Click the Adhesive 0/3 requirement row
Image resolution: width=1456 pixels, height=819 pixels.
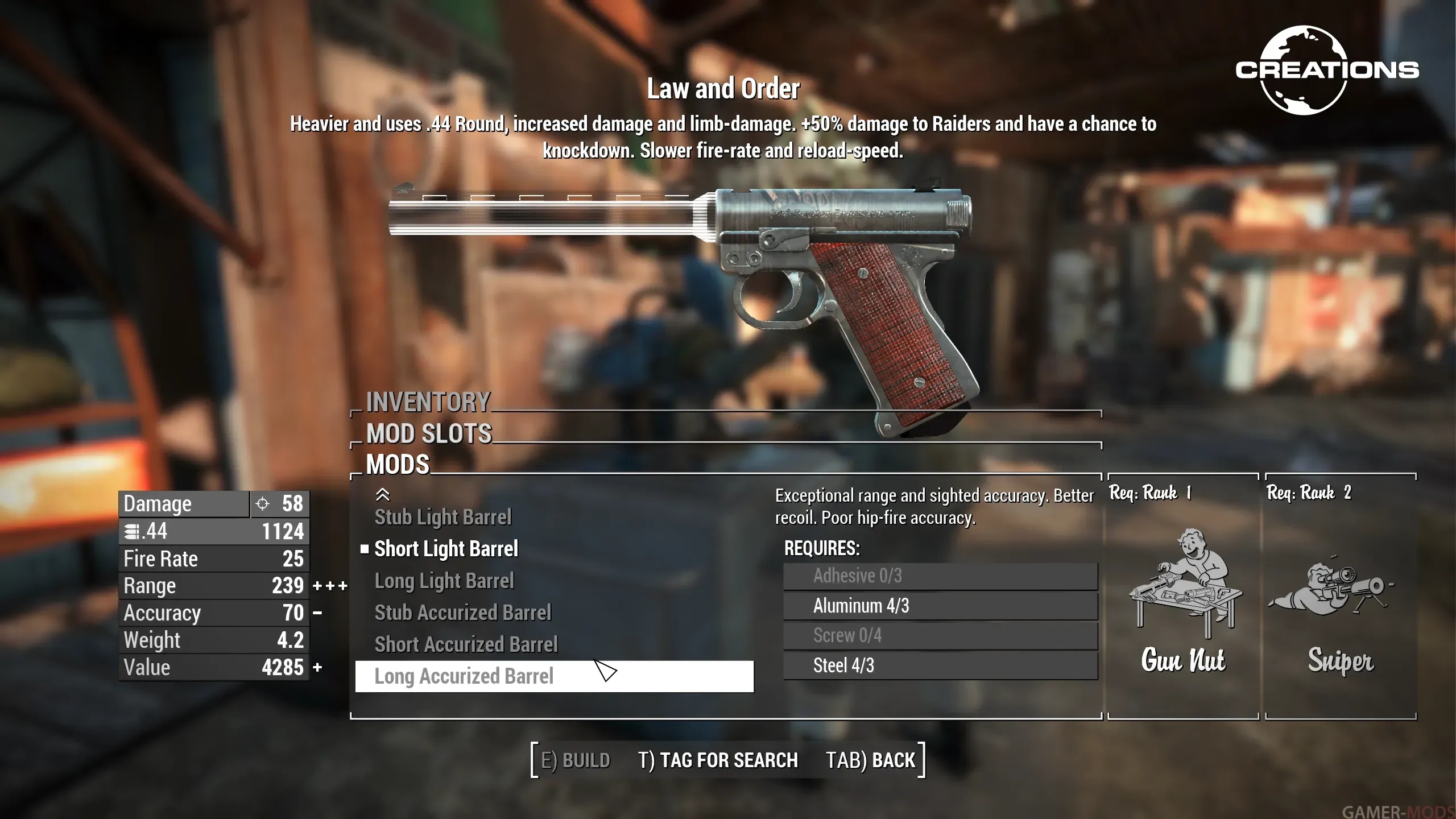[x=940, y=576]
